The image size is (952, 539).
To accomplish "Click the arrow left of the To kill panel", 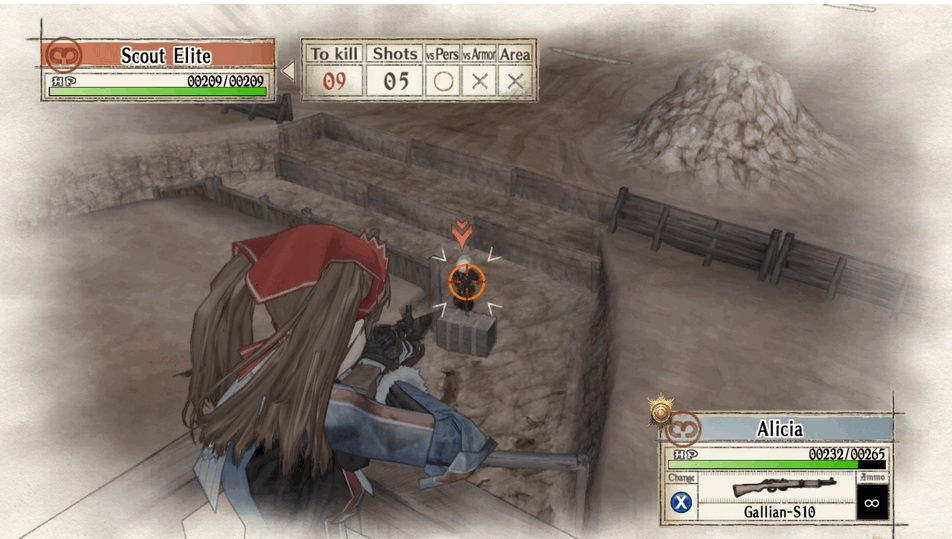I will click(x=288, y=71).
